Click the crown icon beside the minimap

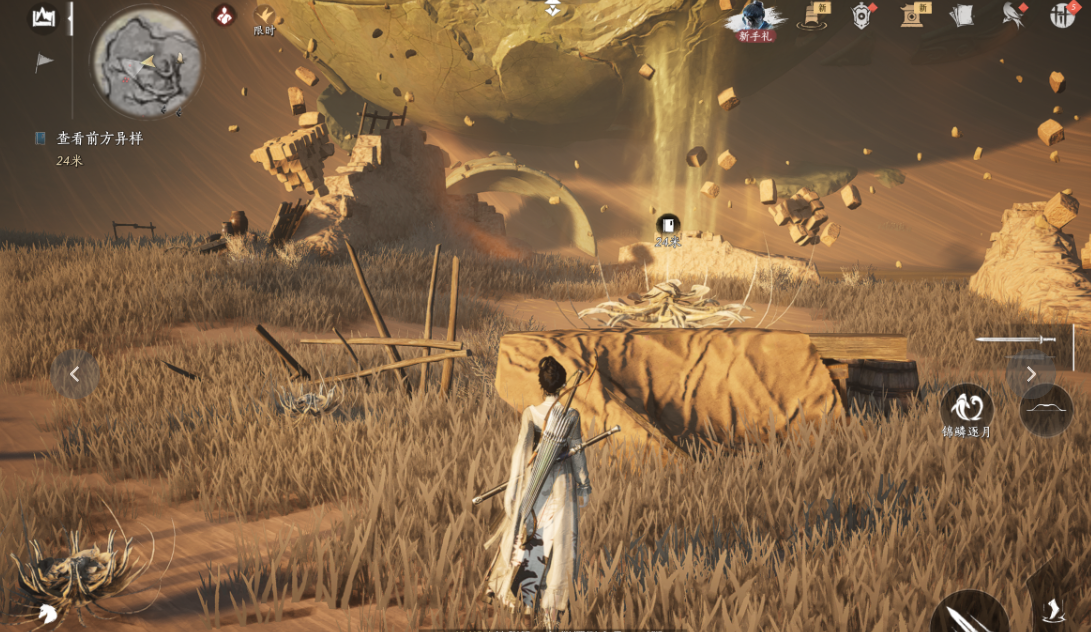coord(43,17)
